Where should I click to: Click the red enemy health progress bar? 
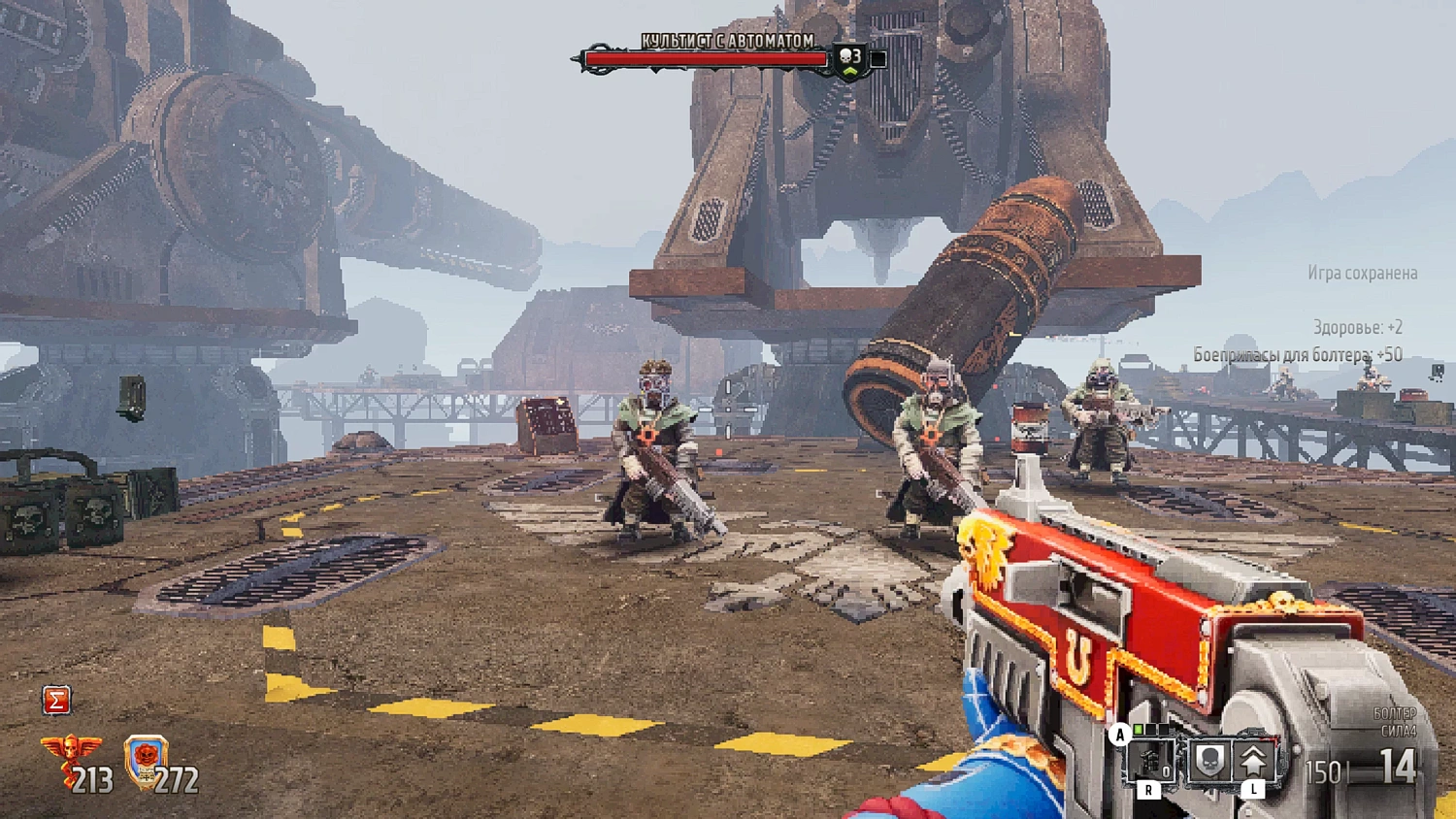705,58
